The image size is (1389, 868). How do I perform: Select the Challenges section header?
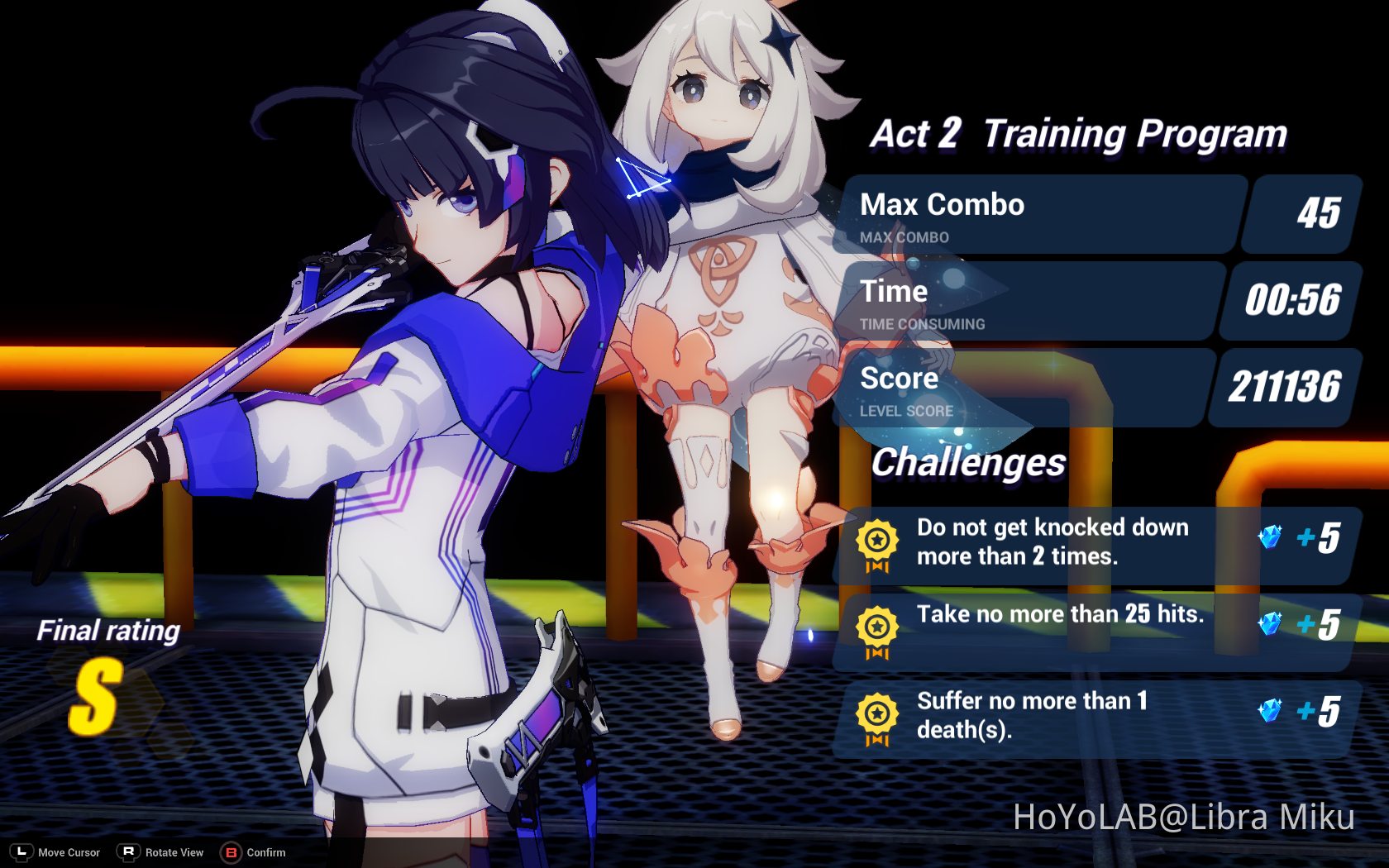(x=969, y=463)
